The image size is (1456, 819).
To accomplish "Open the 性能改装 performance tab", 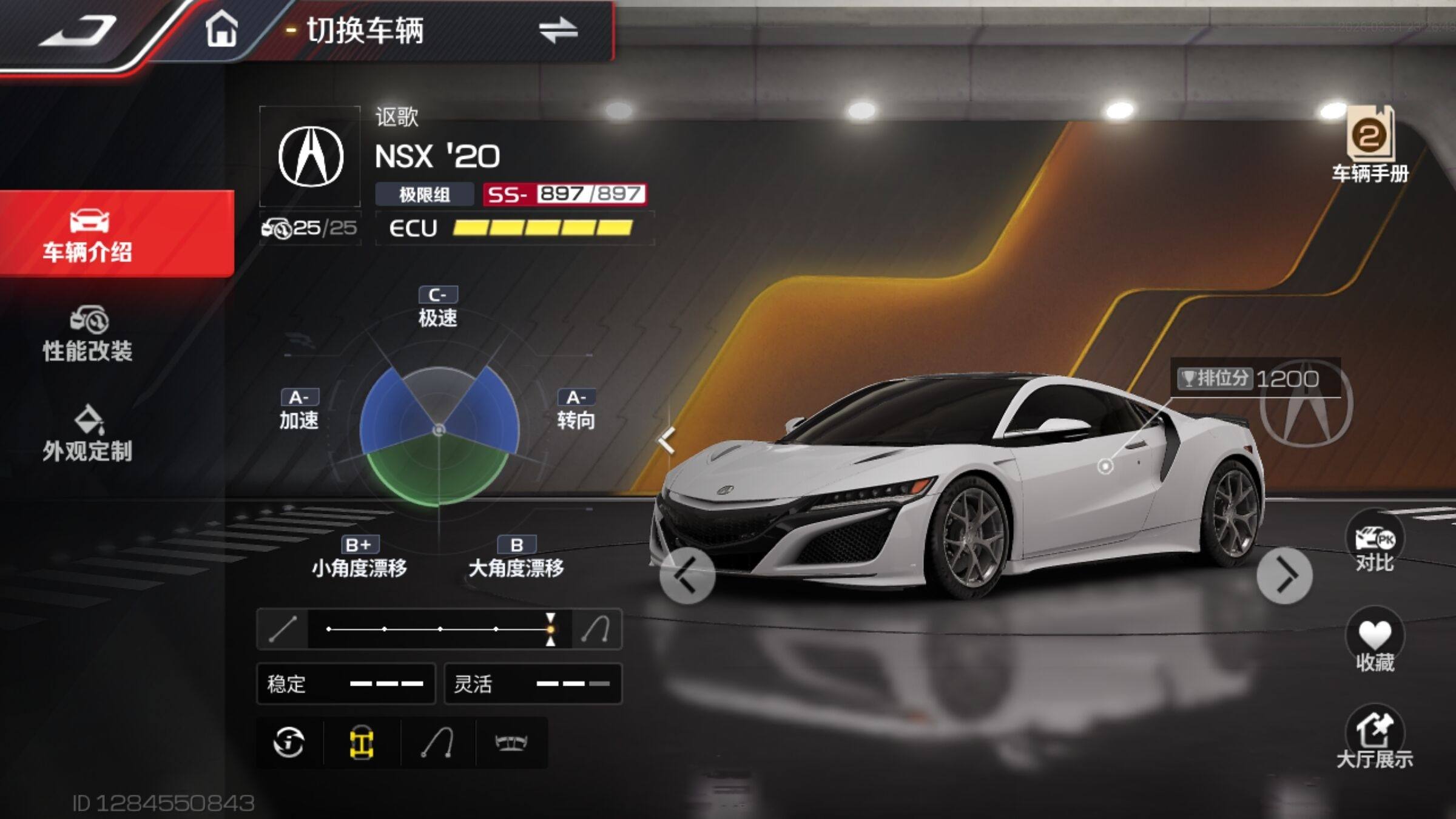I will pos(88,334).
